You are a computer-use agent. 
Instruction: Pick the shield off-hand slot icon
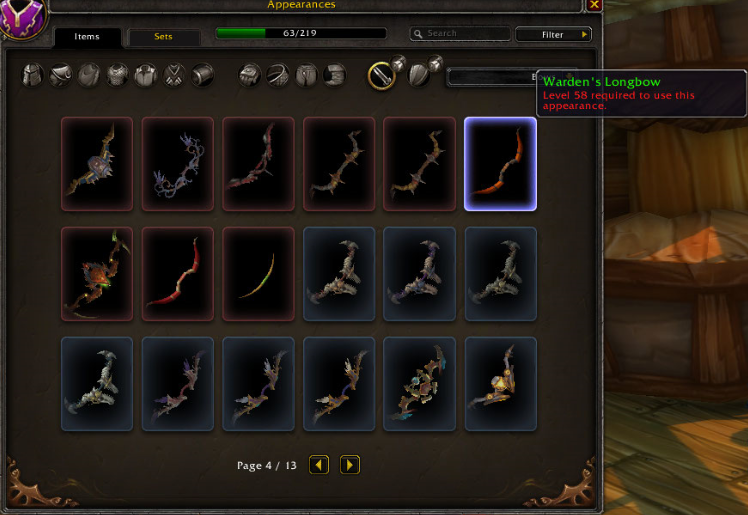421,74
